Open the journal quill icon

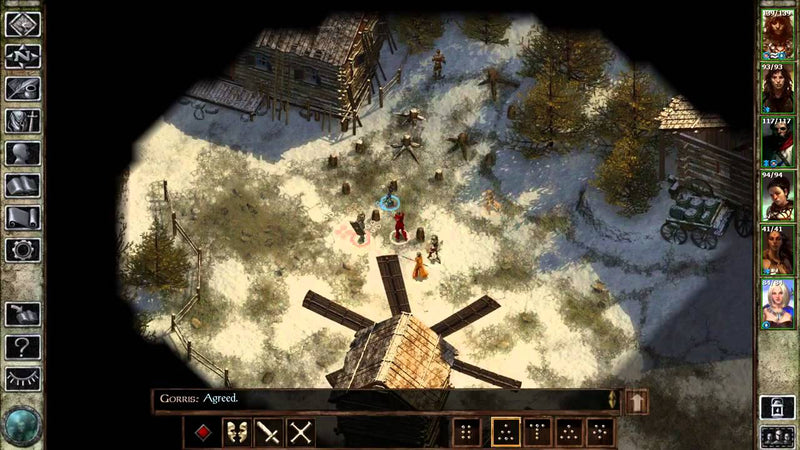[23, 88]
